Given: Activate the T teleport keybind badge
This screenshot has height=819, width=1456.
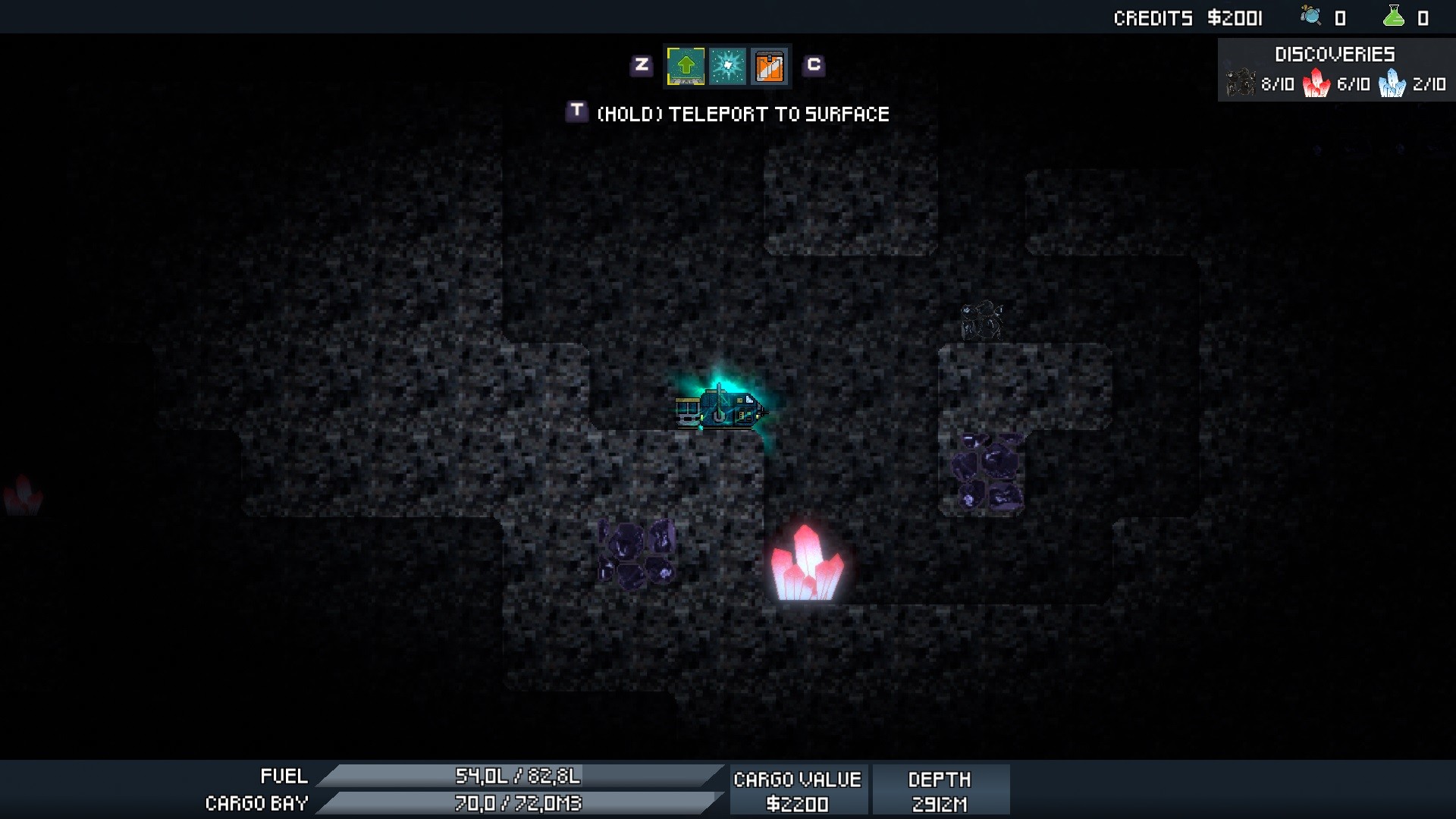Looking at the screenshot, I should pos(578,112).
